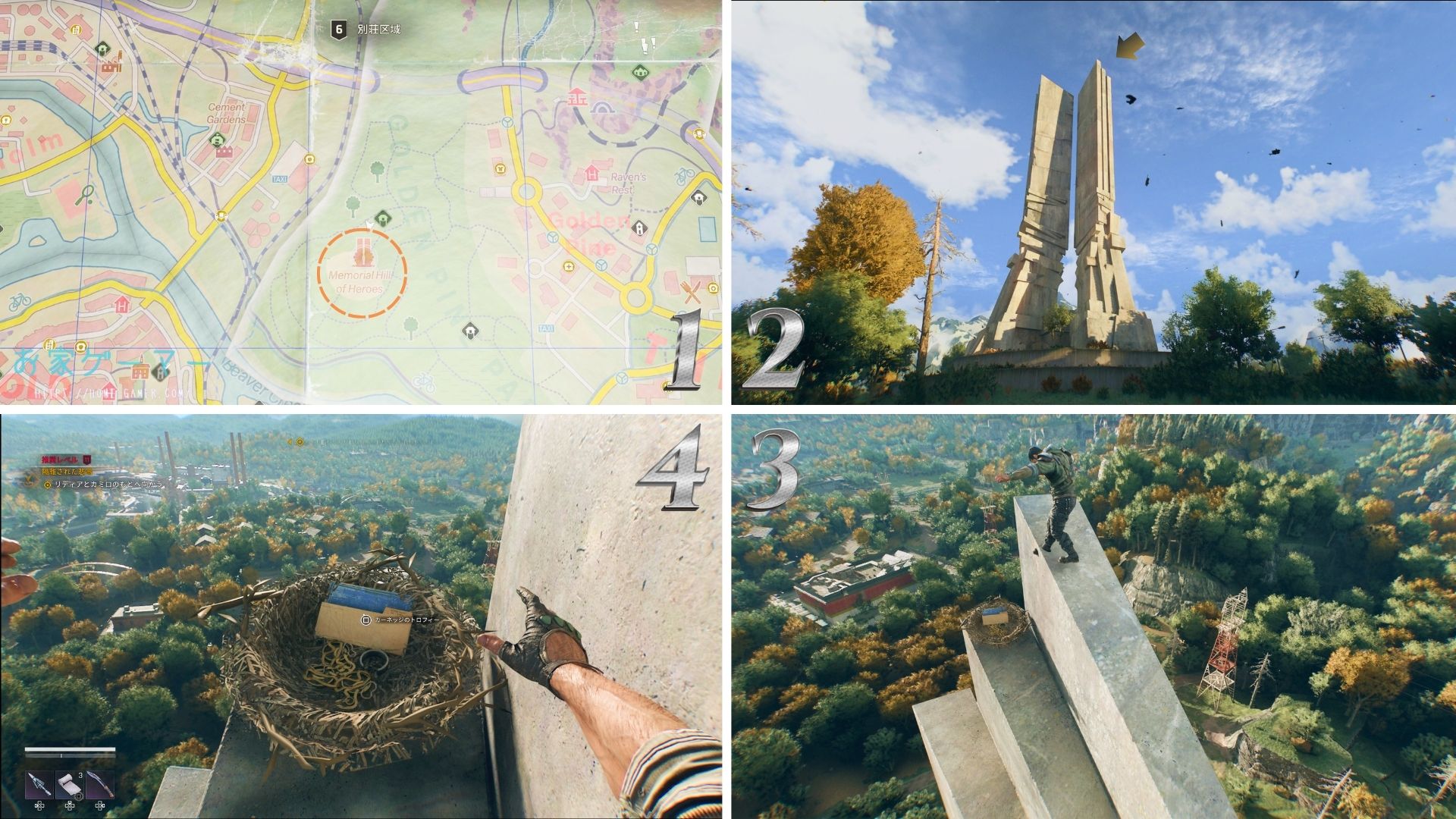Use the bandage item slot
The width and height of the screenshot is (1456, 819).
tap(70, 784)
